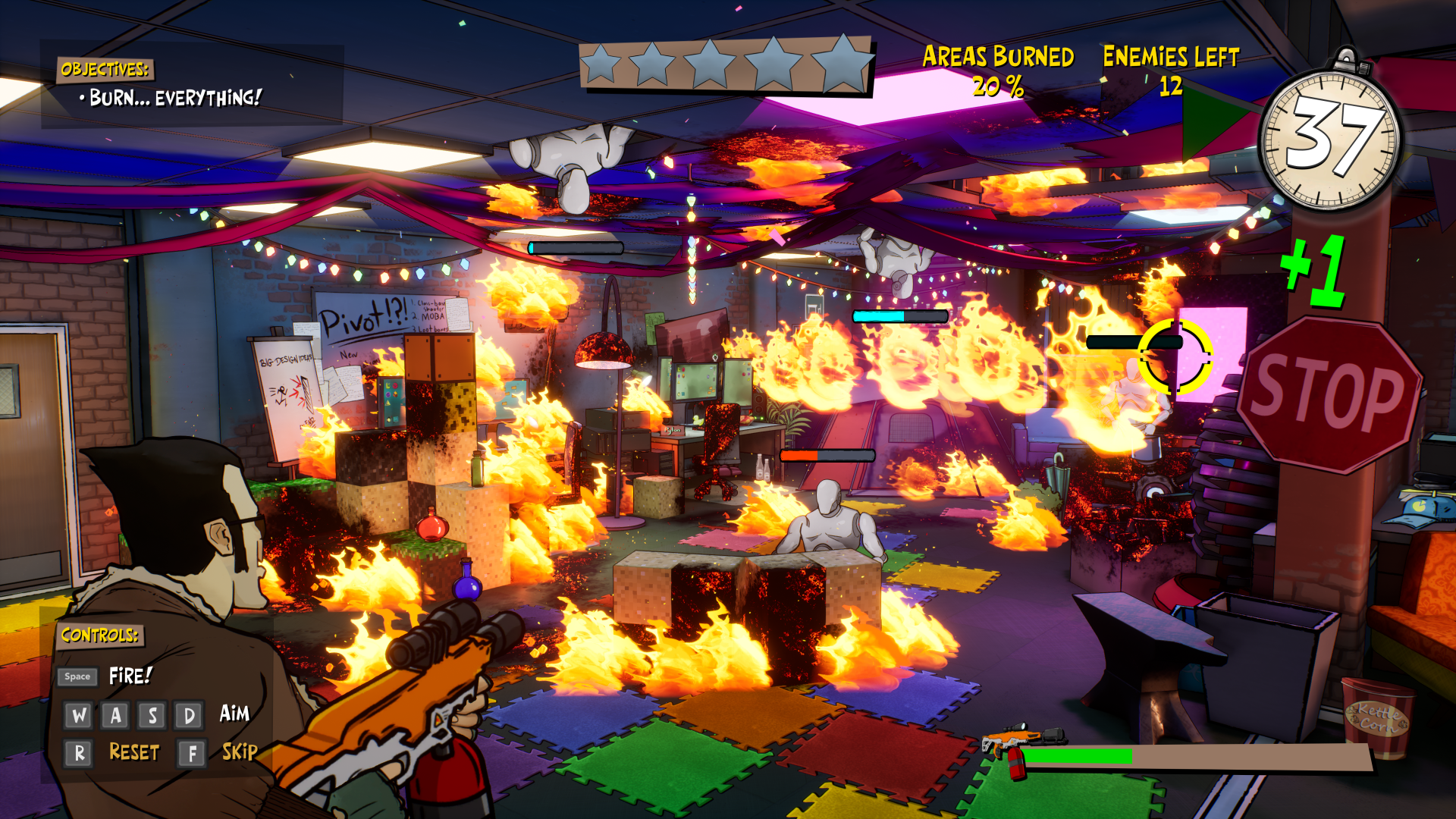The height and width of the screenshot is (819, 1456).
Task: Click the Controls panel header
Action: (99, 635)
